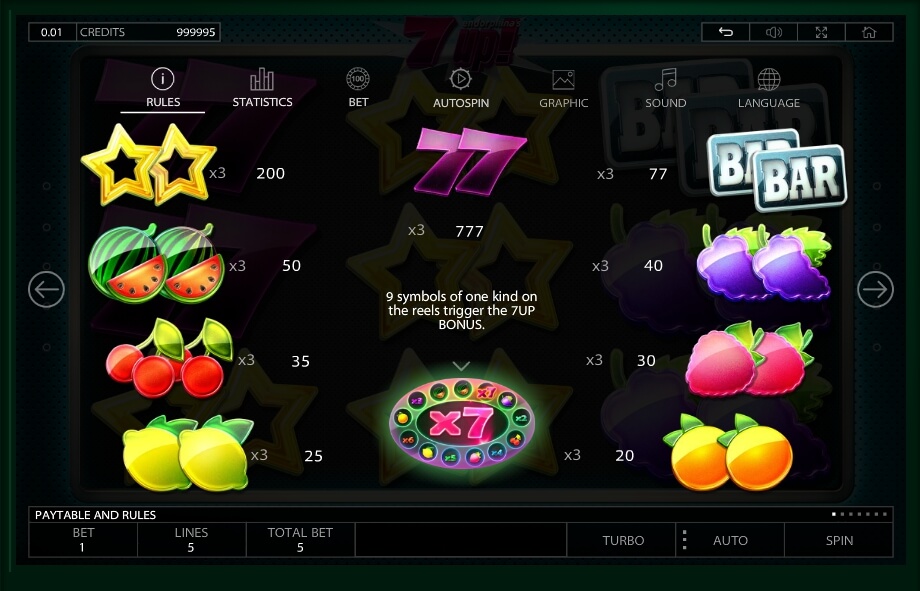Show the Autospin options
This screenshot has height=591, width=920.
click(x=461, y=88)
